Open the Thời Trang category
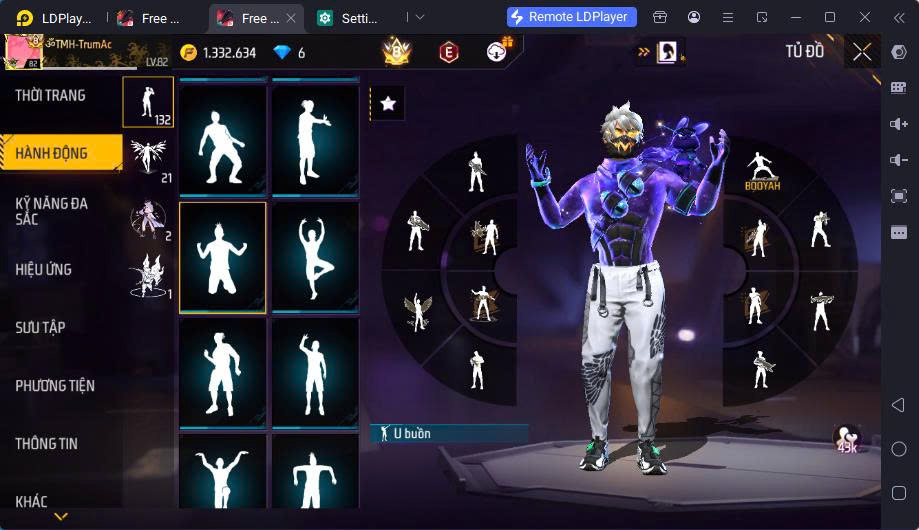This screenshot has height=530, width=919. (50, 96)
